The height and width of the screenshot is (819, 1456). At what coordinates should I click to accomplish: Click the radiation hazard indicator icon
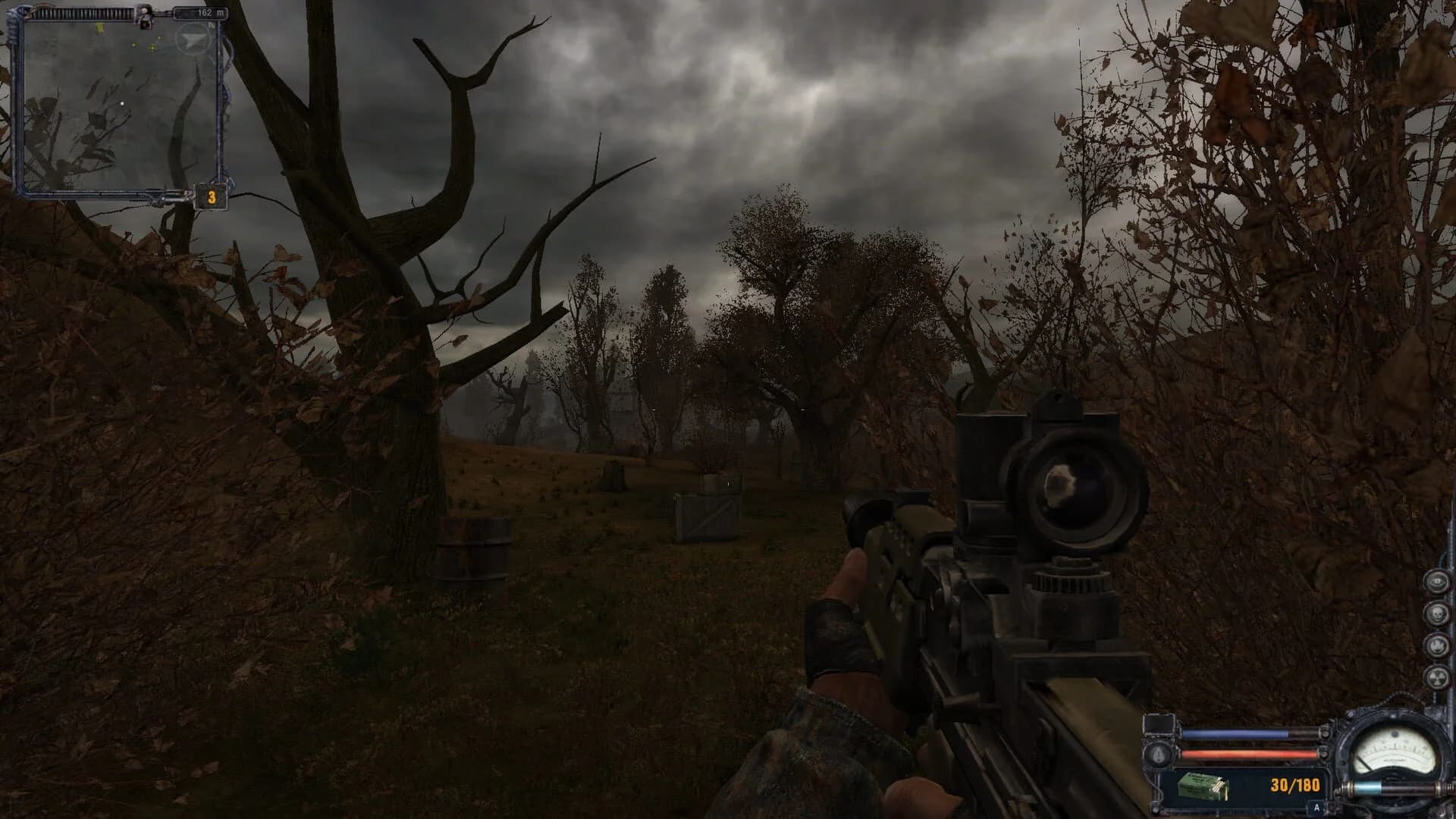pyautogui.click(x=1437, y=676)
